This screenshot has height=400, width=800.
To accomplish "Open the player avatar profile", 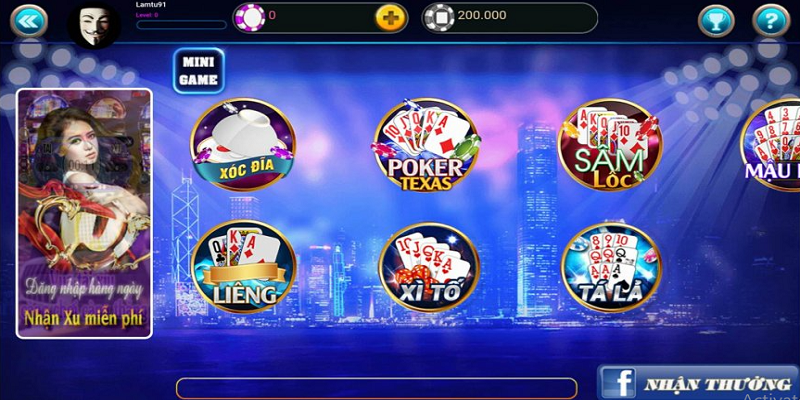I will [95, 24].
